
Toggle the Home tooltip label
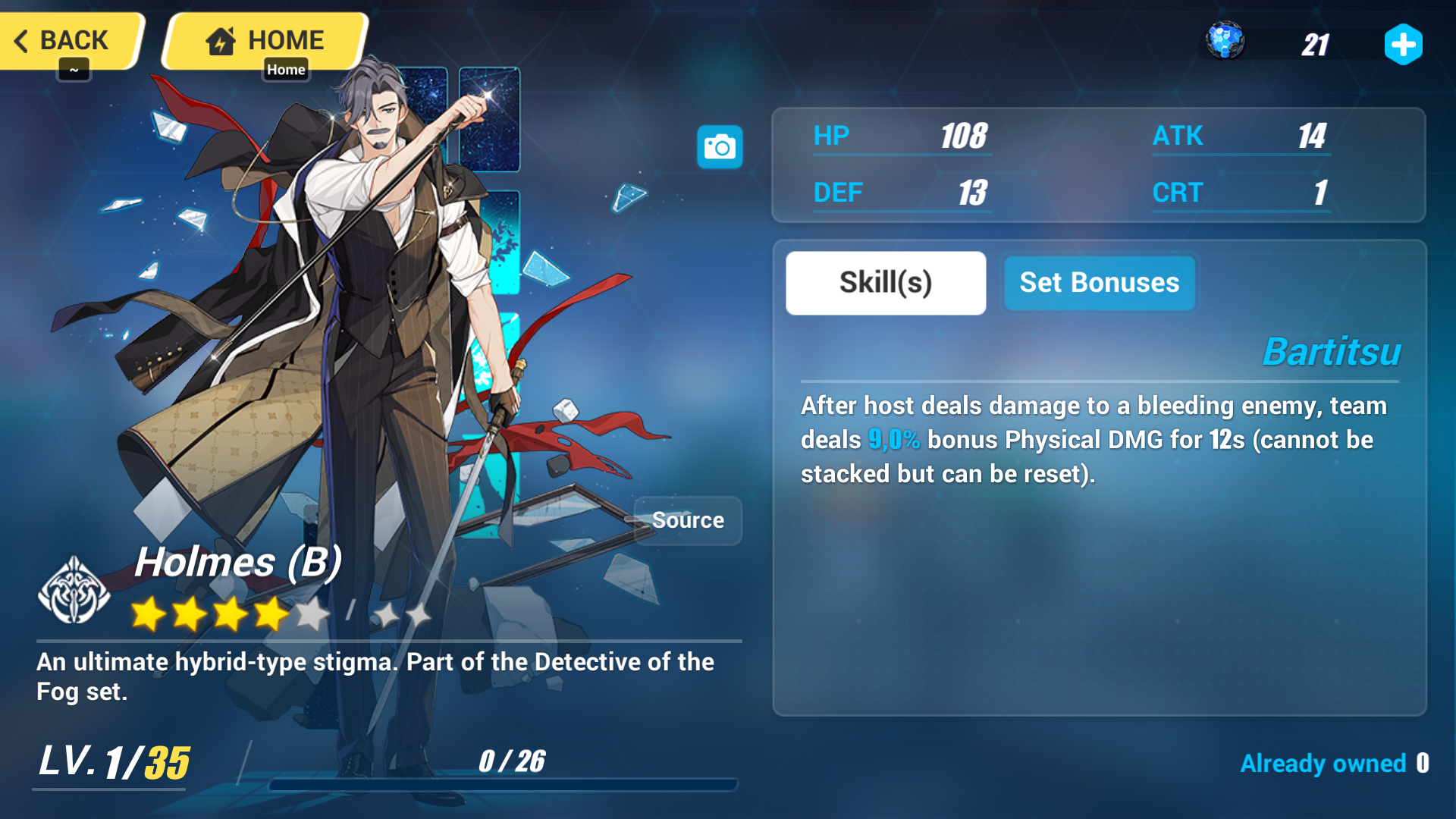[x=286, y=69]
